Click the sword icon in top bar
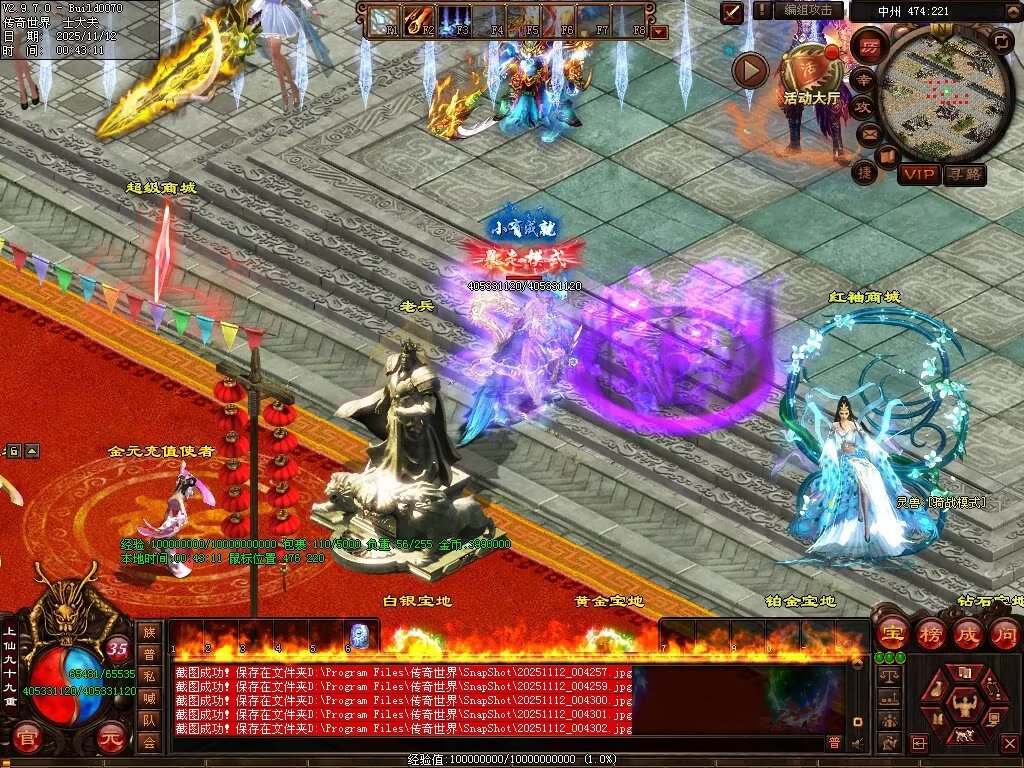This screenshot has width=1024, height=768. (733, 12)
